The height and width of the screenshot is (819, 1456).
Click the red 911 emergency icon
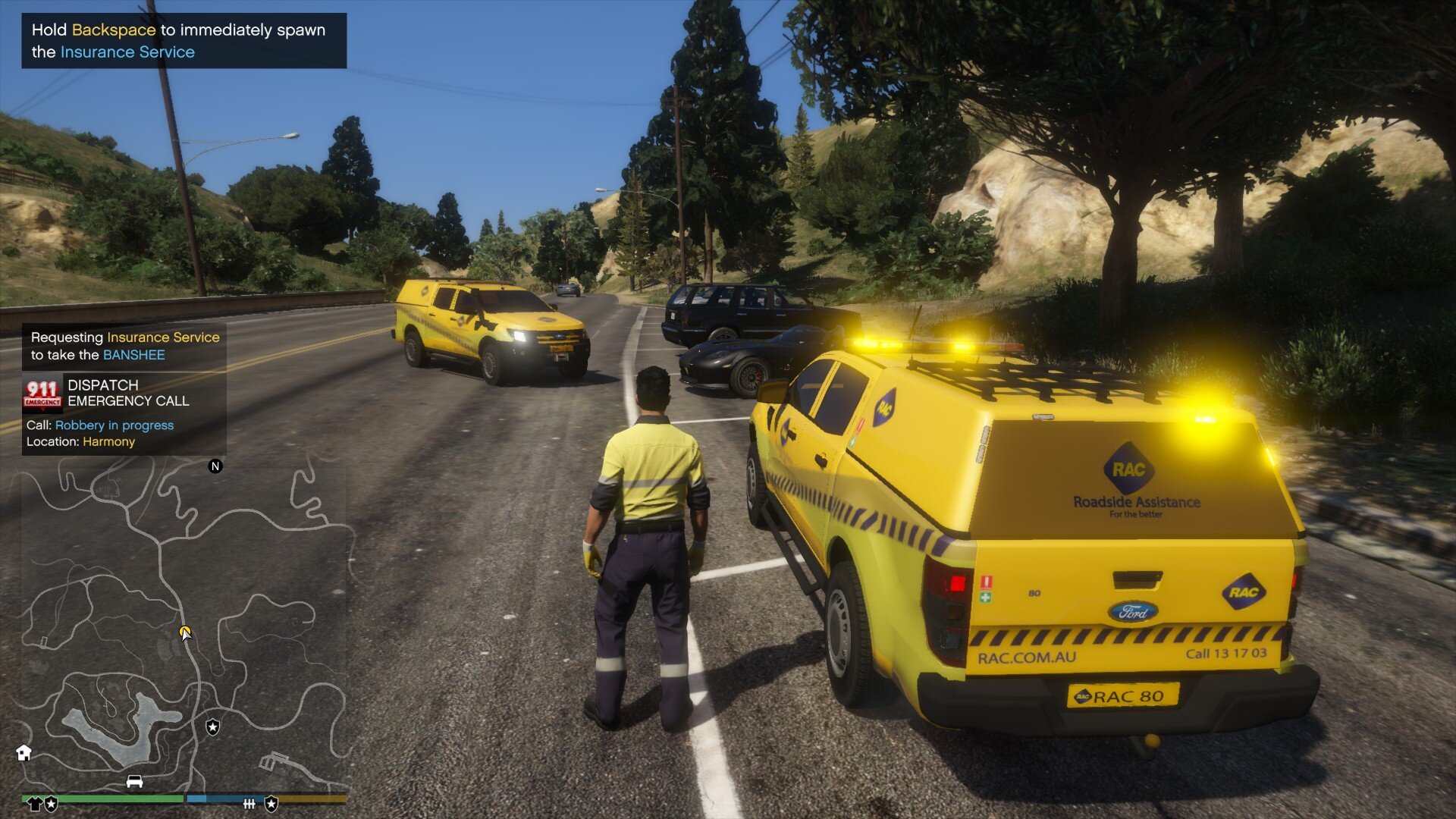[x=42, y=394]
